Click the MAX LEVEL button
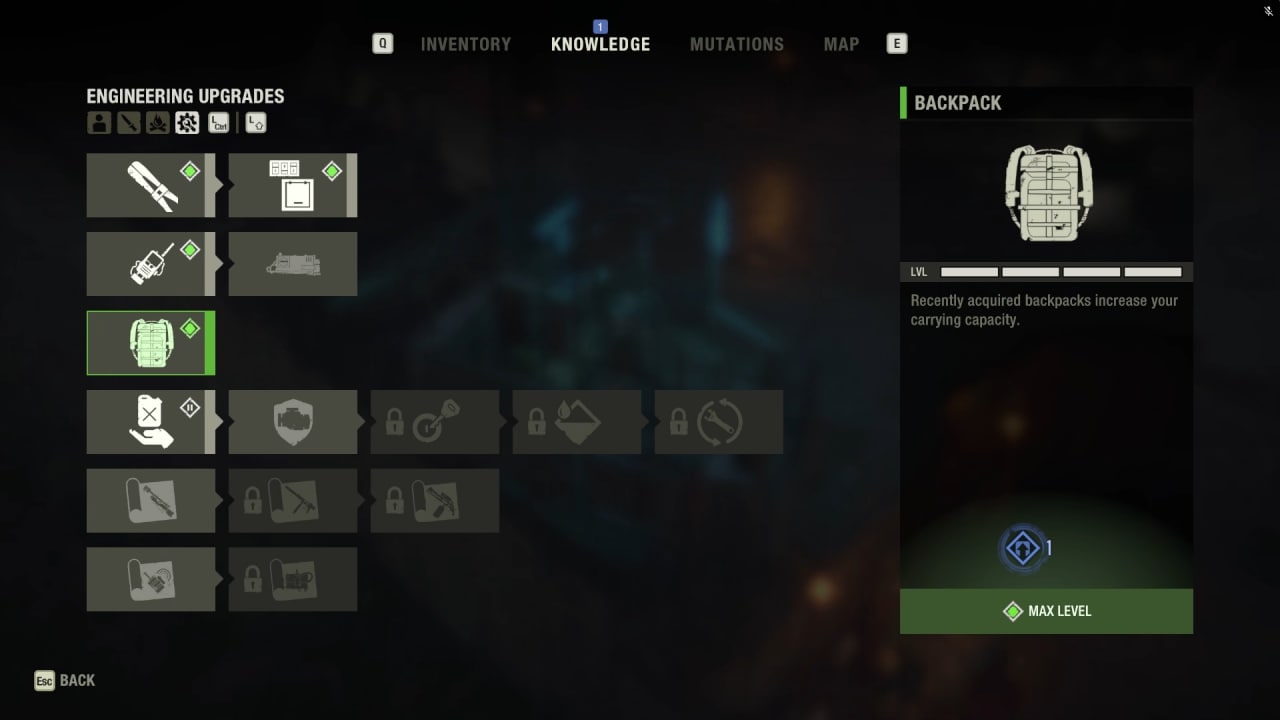 1046,611
